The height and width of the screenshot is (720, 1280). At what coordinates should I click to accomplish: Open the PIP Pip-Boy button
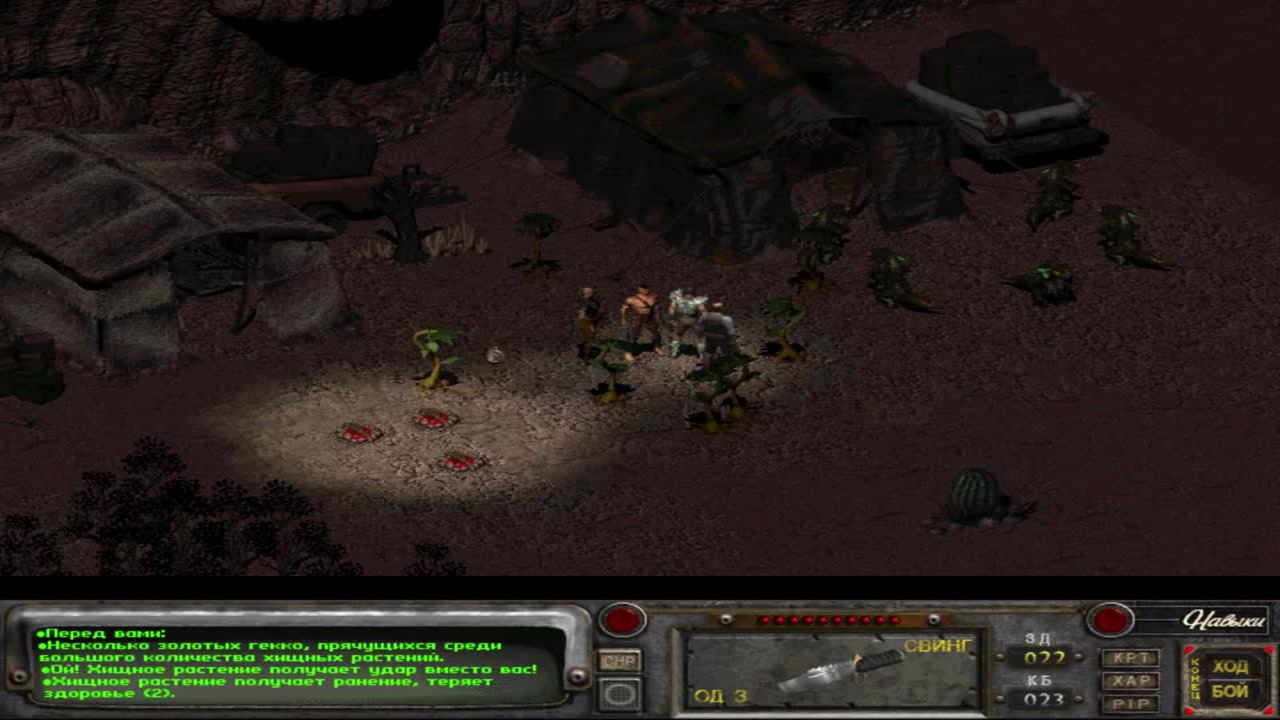click(x=1130, y=703)
